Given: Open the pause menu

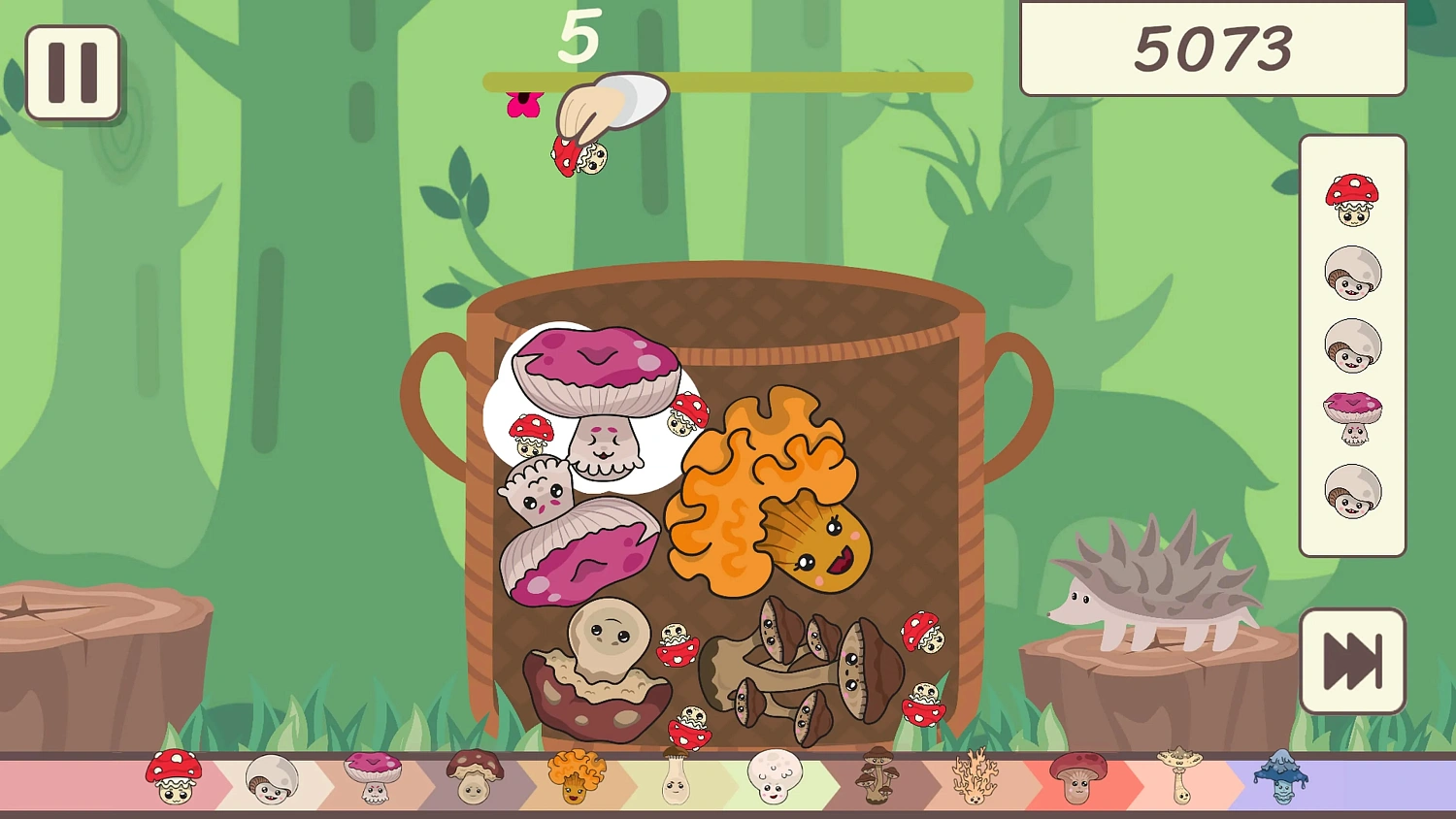Looking at the screenshot, I should click(75, 73).
